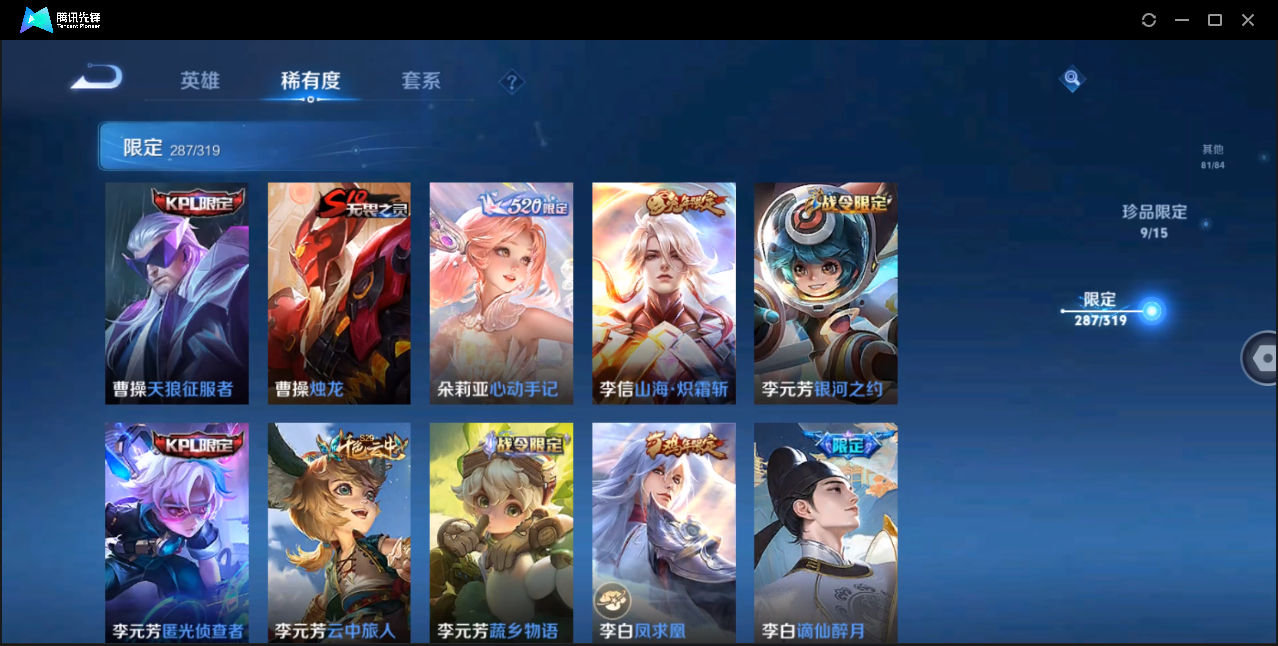
Task: Show help via the question mark icon
Action: (512, 82)
